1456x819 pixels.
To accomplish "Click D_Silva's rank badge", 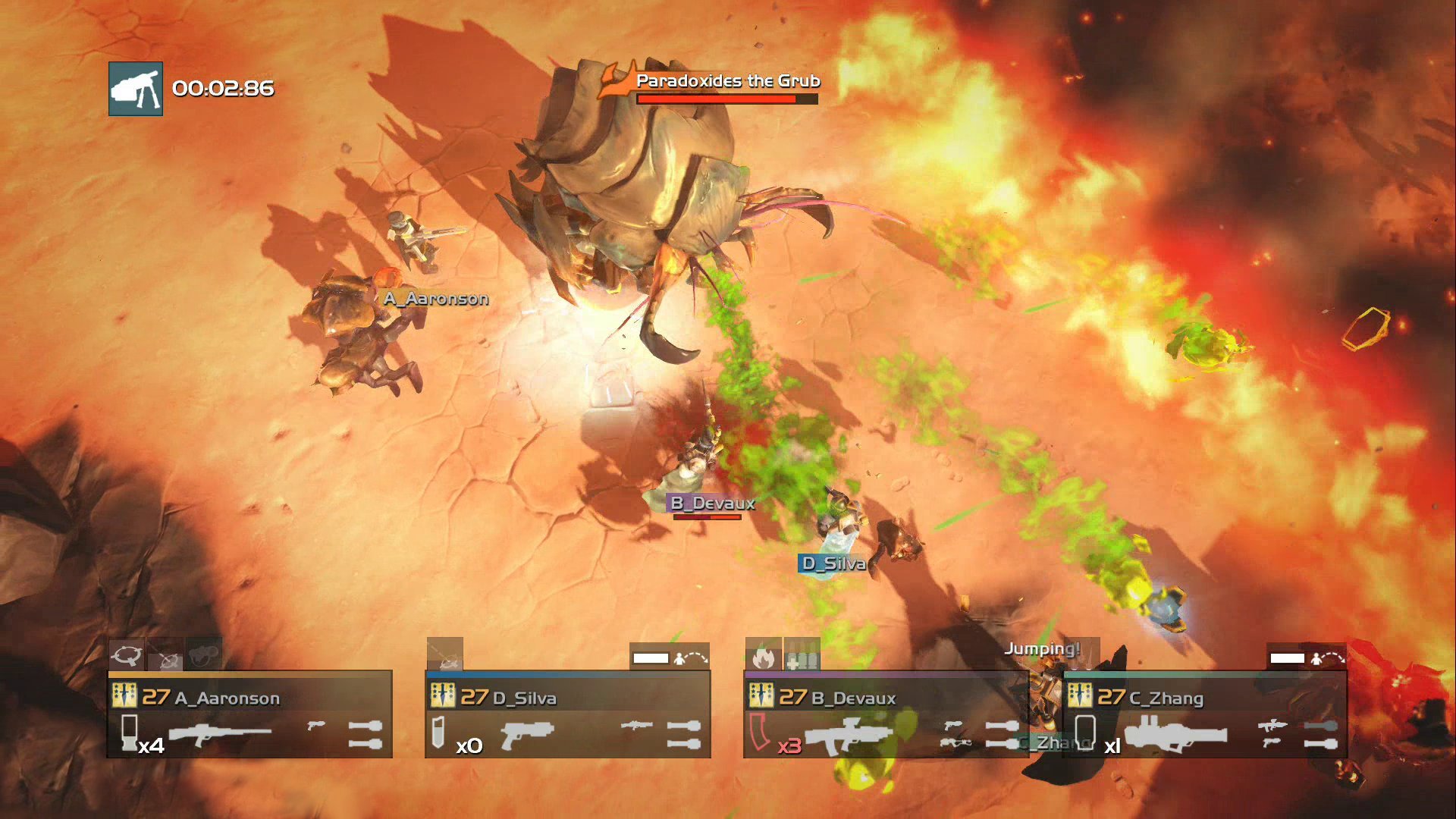I will click(443, 696).
